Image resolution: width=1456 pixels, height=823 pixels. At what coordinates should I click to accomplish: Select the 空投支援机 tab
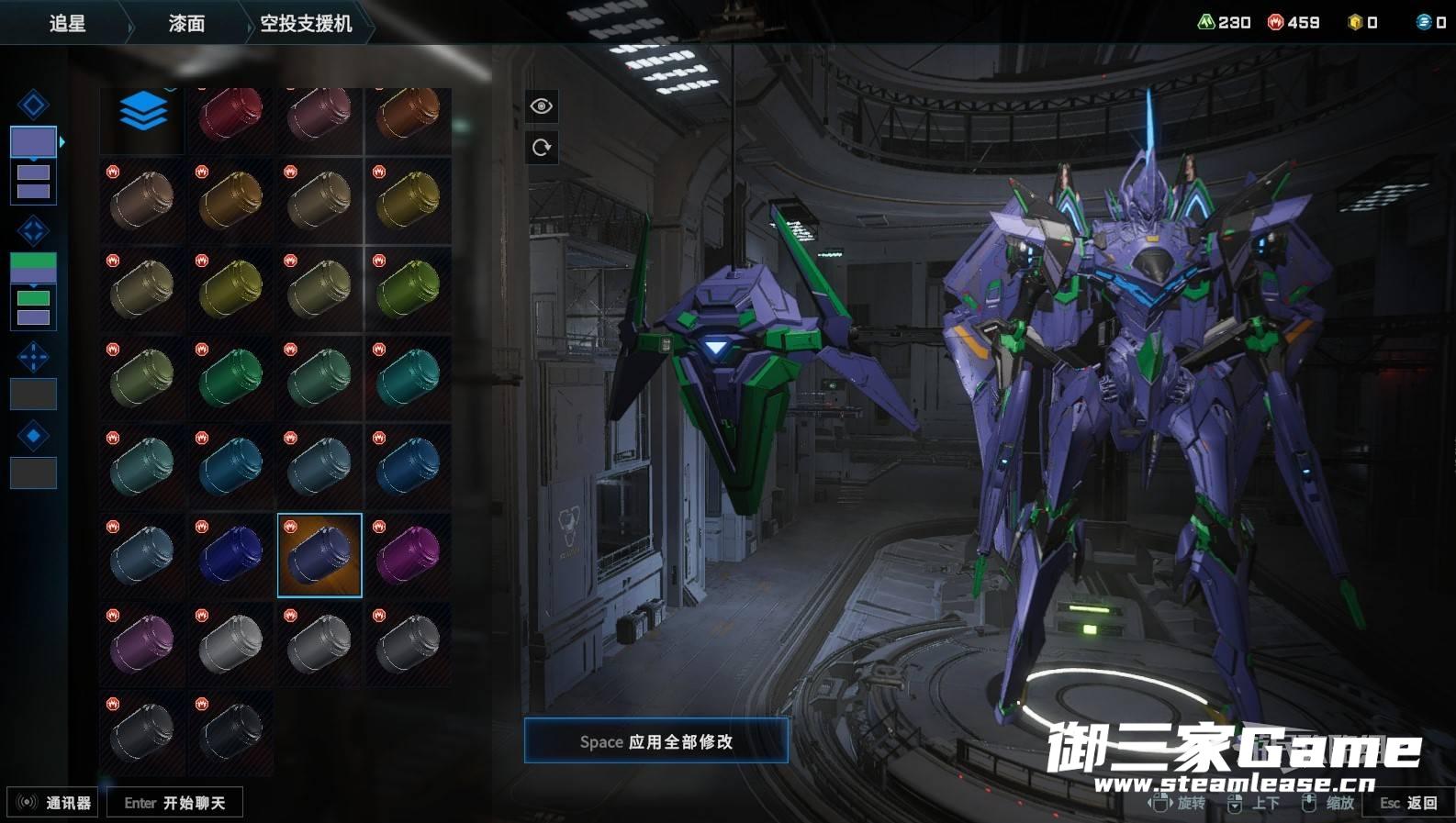coord(306,23)
